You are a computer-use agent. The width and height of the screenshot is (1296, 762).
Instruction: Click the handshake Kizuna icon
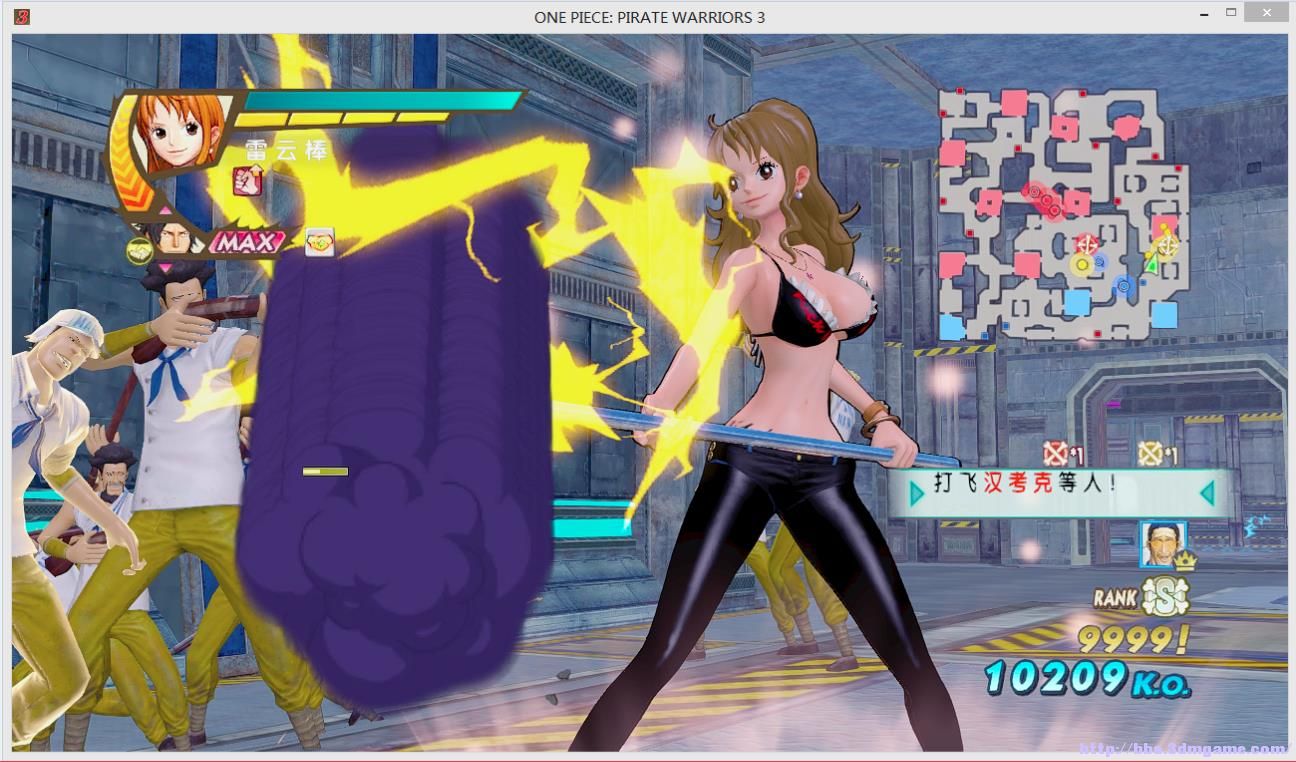tap(140, 251)
